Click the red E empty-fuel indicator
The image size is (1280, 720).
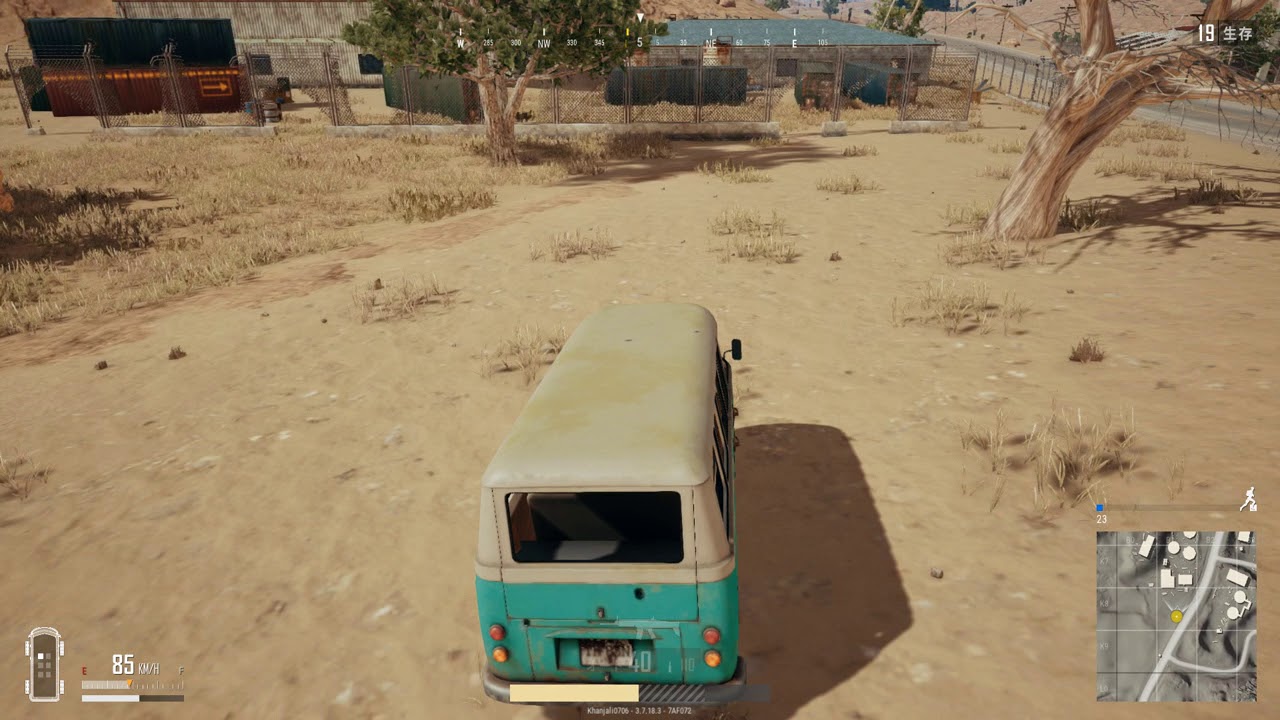pyautogui.click(x=84, y=669)
